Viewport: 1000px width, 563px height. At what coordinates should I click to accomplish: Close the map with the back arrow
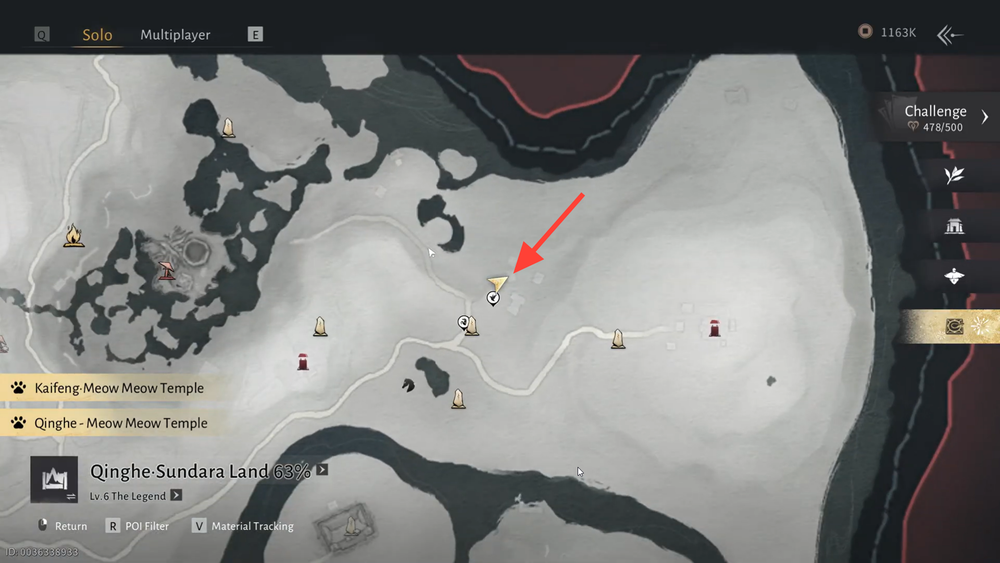pos(949,35)
